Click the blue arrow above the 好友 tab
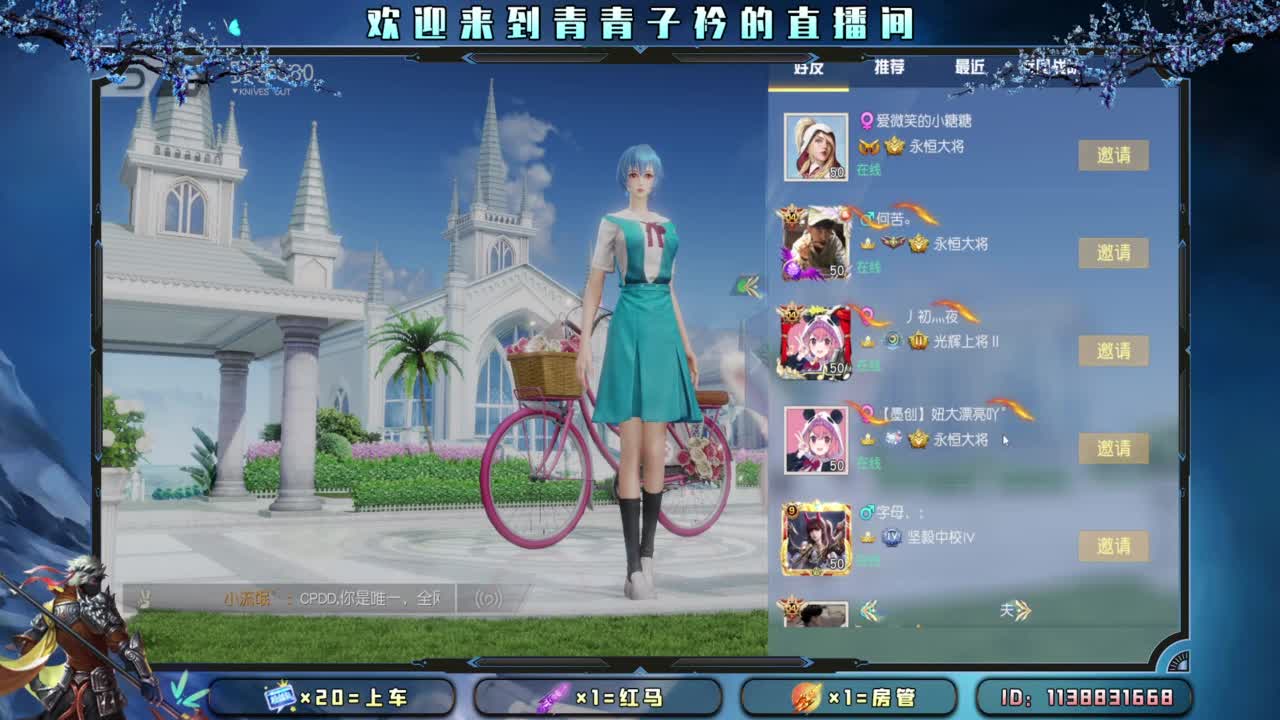The width and height of the screenshot is (1280, 720). click(x=812, y=57)
